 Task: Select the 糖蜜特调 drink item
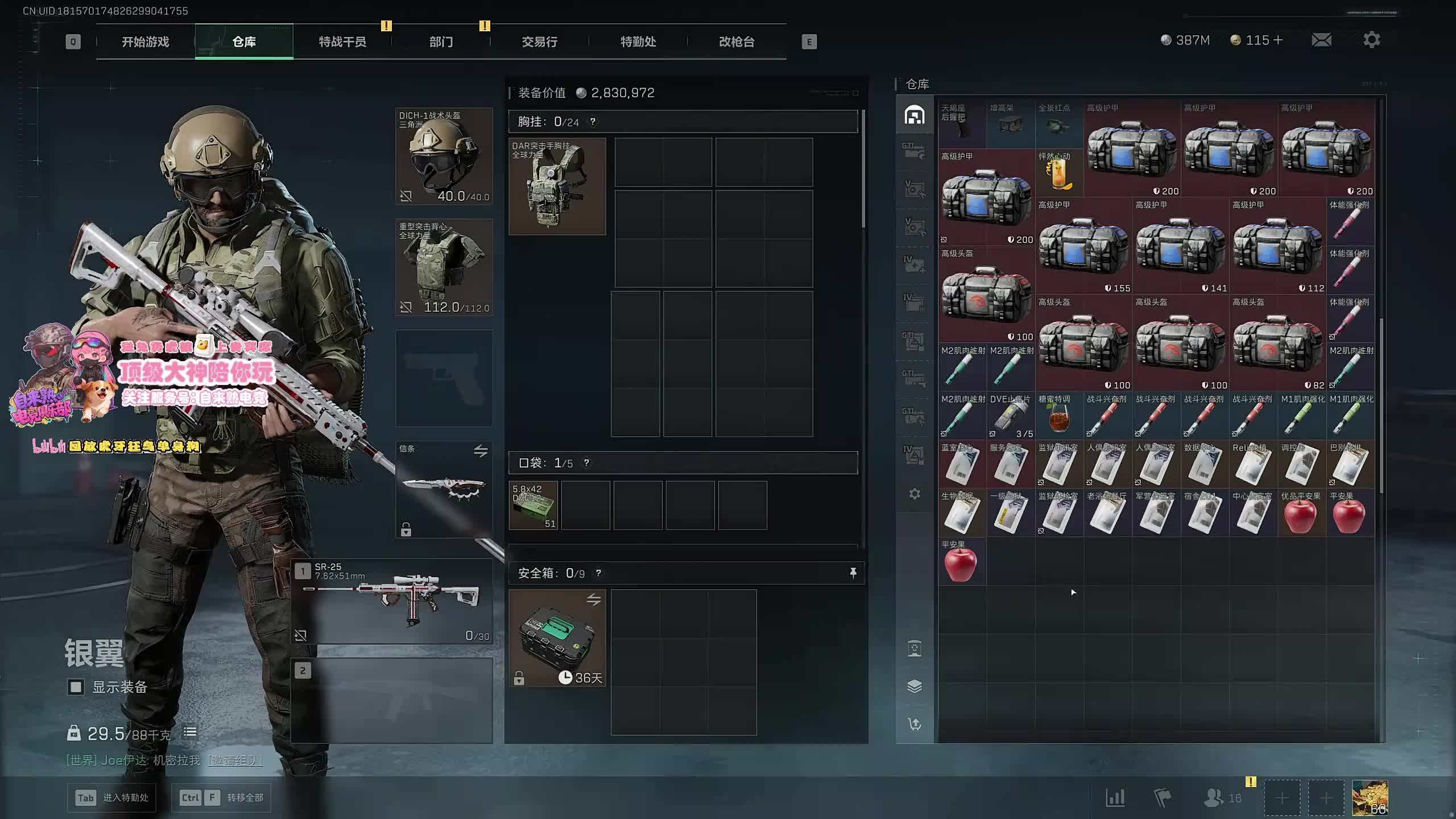1058,416
